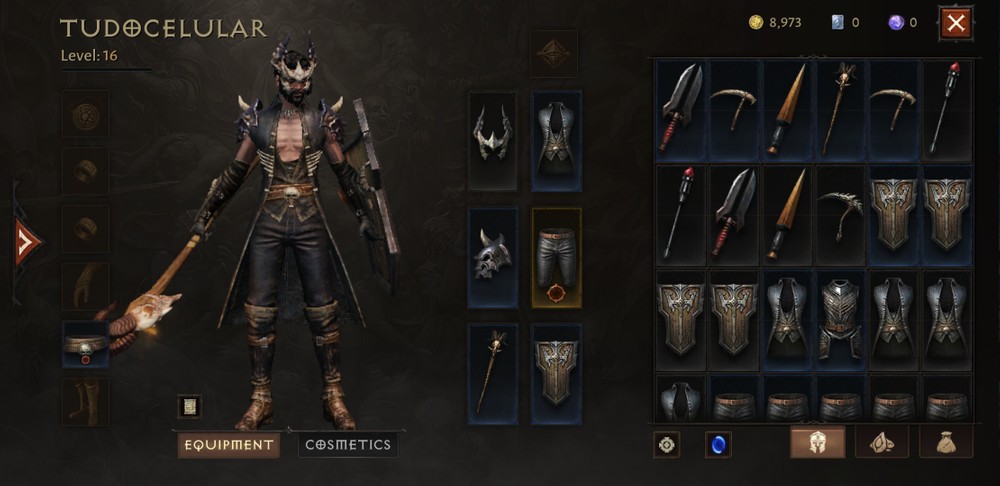Select the equipped belt slot
Screen dimensions: 1000x486
(86, 344)
